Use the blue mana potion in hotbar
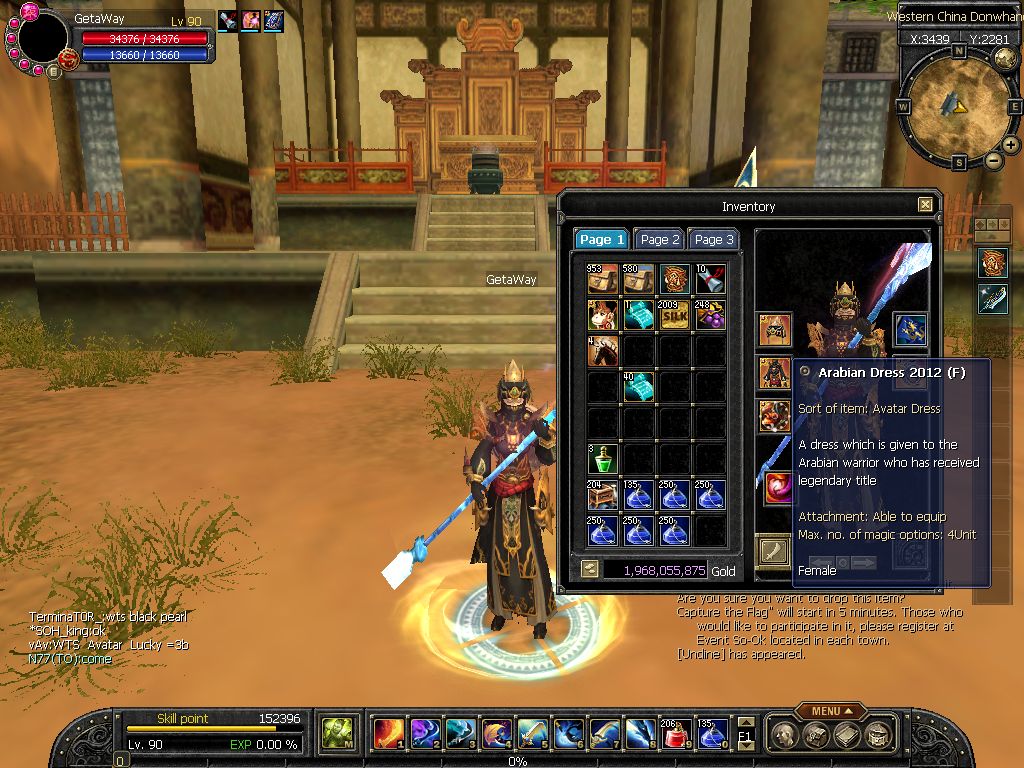The height and width of the screenshot is (768, 1024). tap(712, 734)
